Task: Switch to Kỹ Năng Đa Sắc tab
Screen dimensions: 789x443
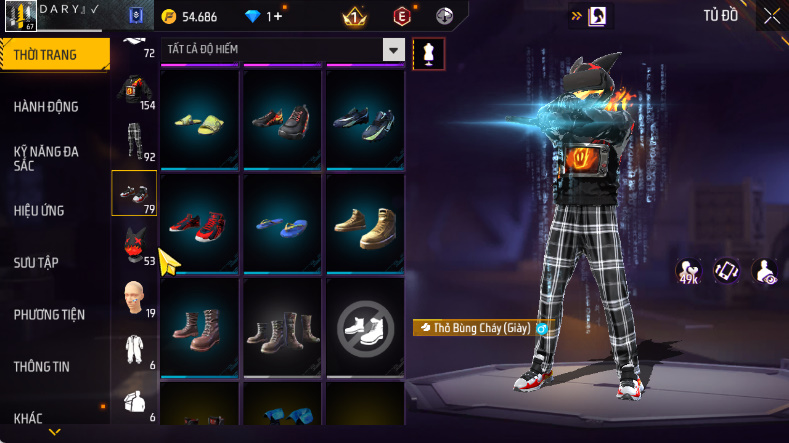Action: coord(46,158)
